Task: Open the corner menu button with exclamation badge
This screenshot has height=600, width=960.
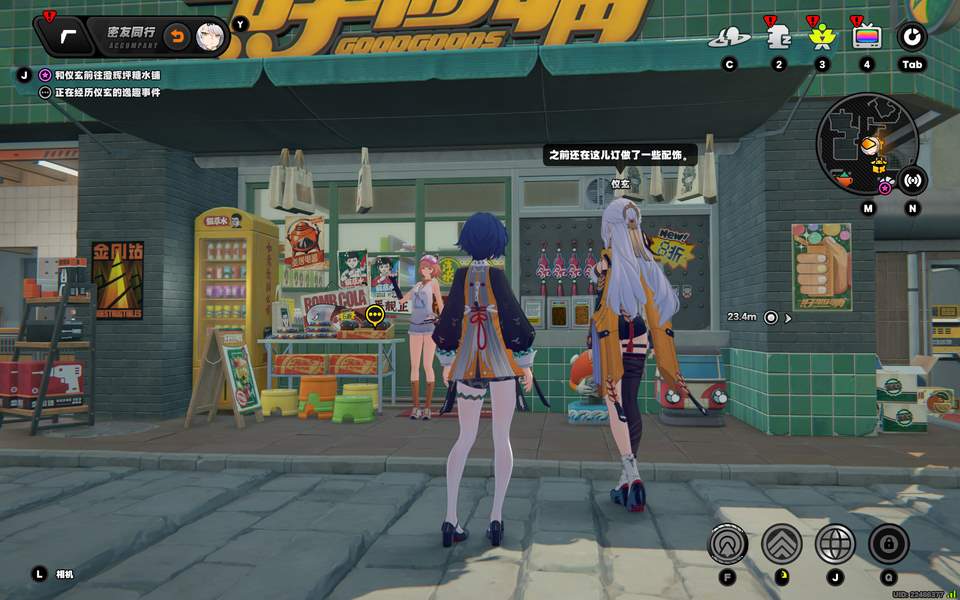Action: pyautogui.click(x=67, y=37)
